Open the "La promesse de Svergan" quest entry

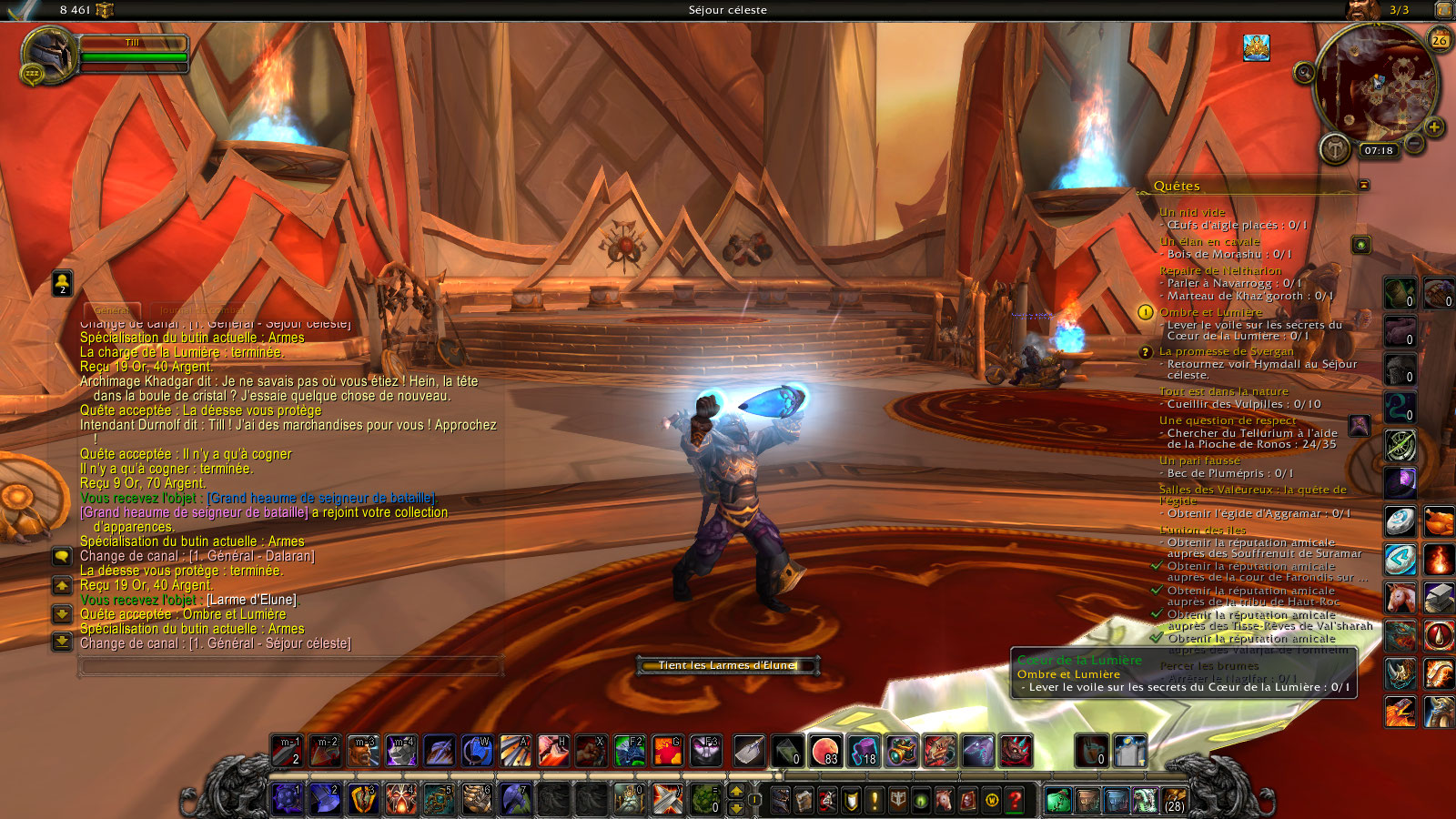point(1226,351)
